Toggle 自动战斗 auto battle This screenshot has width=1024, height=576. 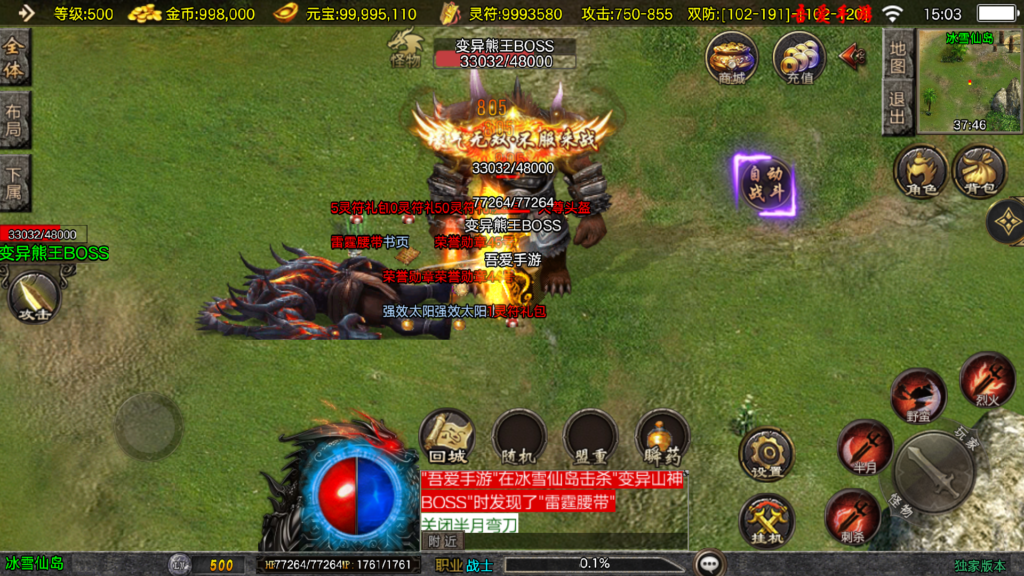coord(767,185)
